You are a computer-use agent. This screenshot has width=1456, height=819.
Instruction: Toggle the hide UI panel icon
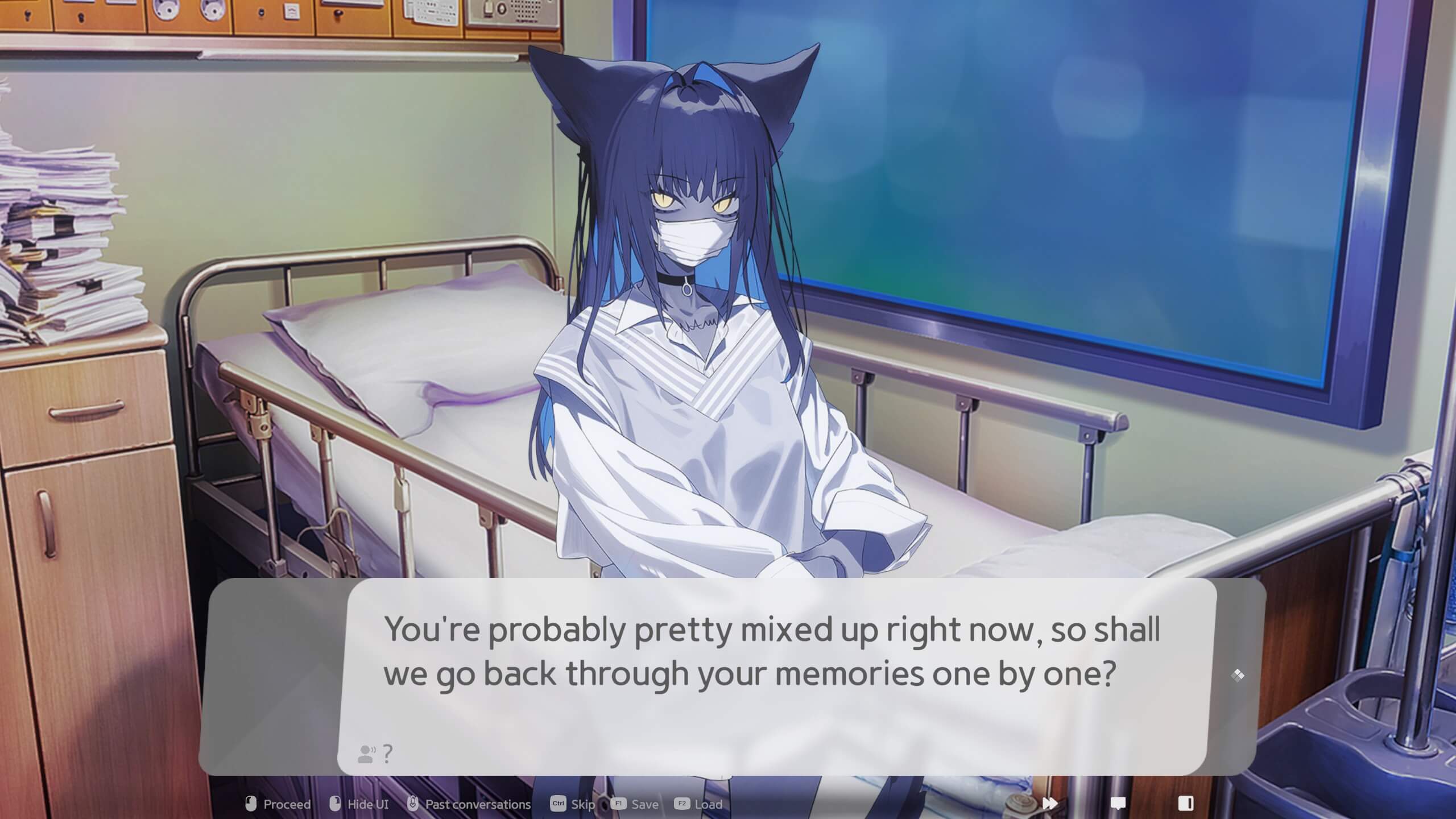(x=1186, y=803)
